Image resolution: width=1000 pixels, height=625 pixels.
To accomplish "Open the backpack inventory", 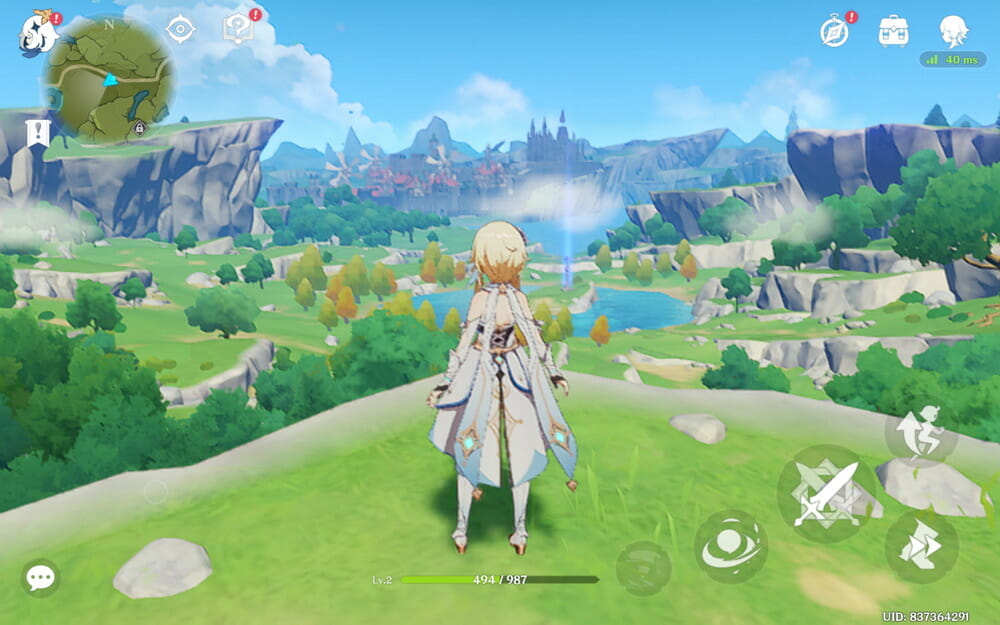I will coord(893,31).
